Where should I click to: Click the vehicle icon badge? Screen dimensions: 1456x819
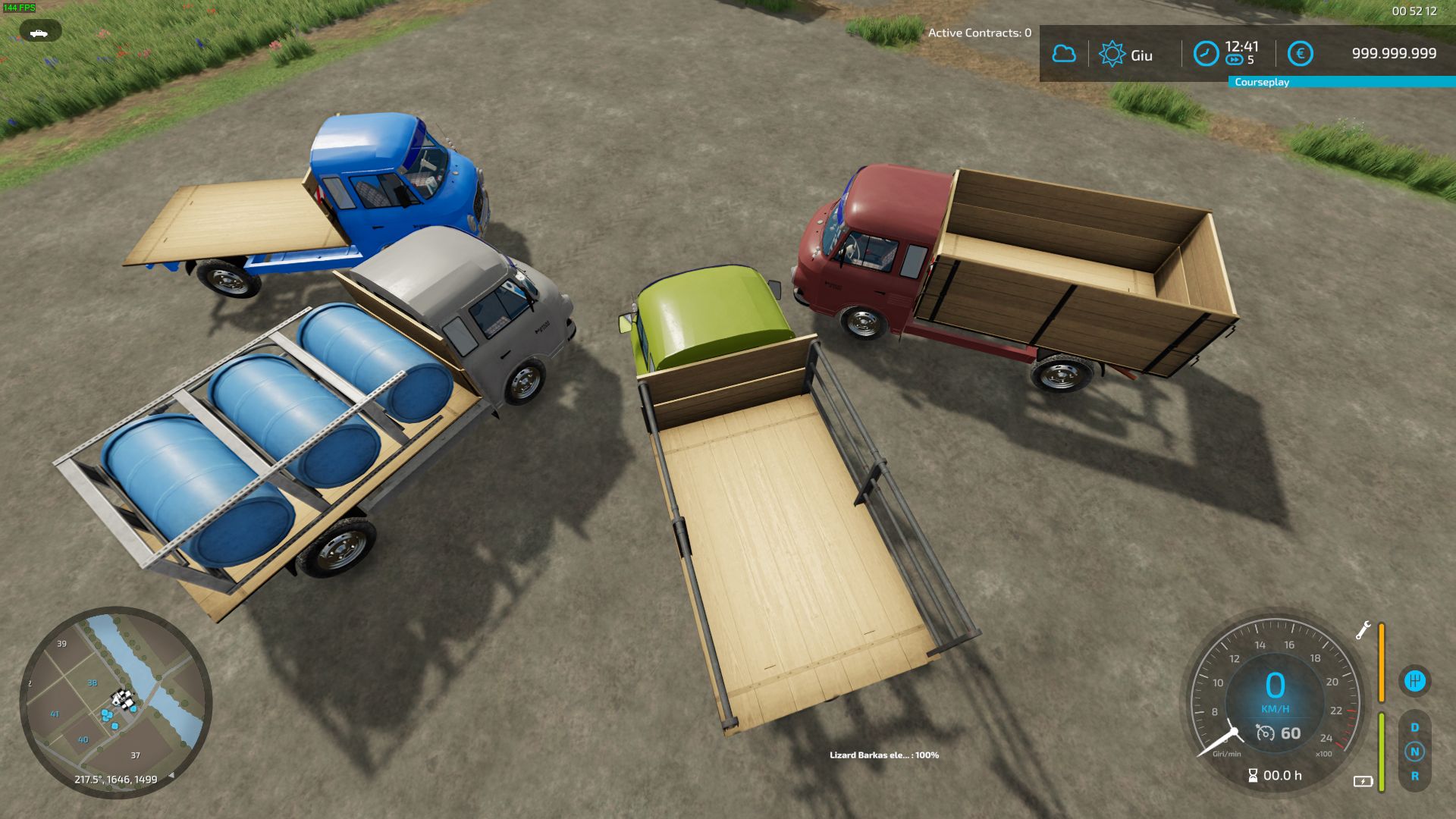coord(39,32)
